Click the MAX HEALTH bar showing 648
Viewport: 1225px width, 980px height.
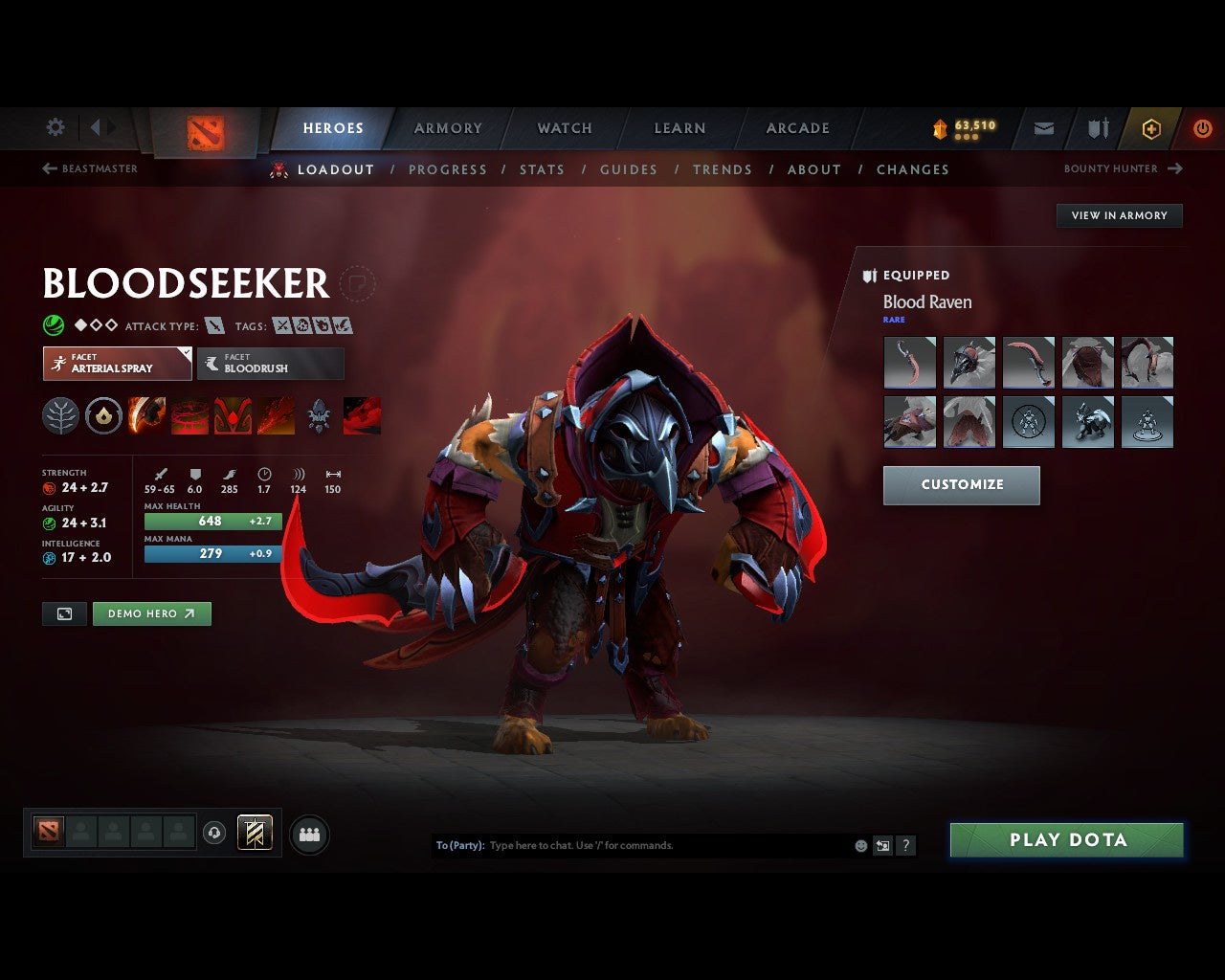click(x=212, y=521)
